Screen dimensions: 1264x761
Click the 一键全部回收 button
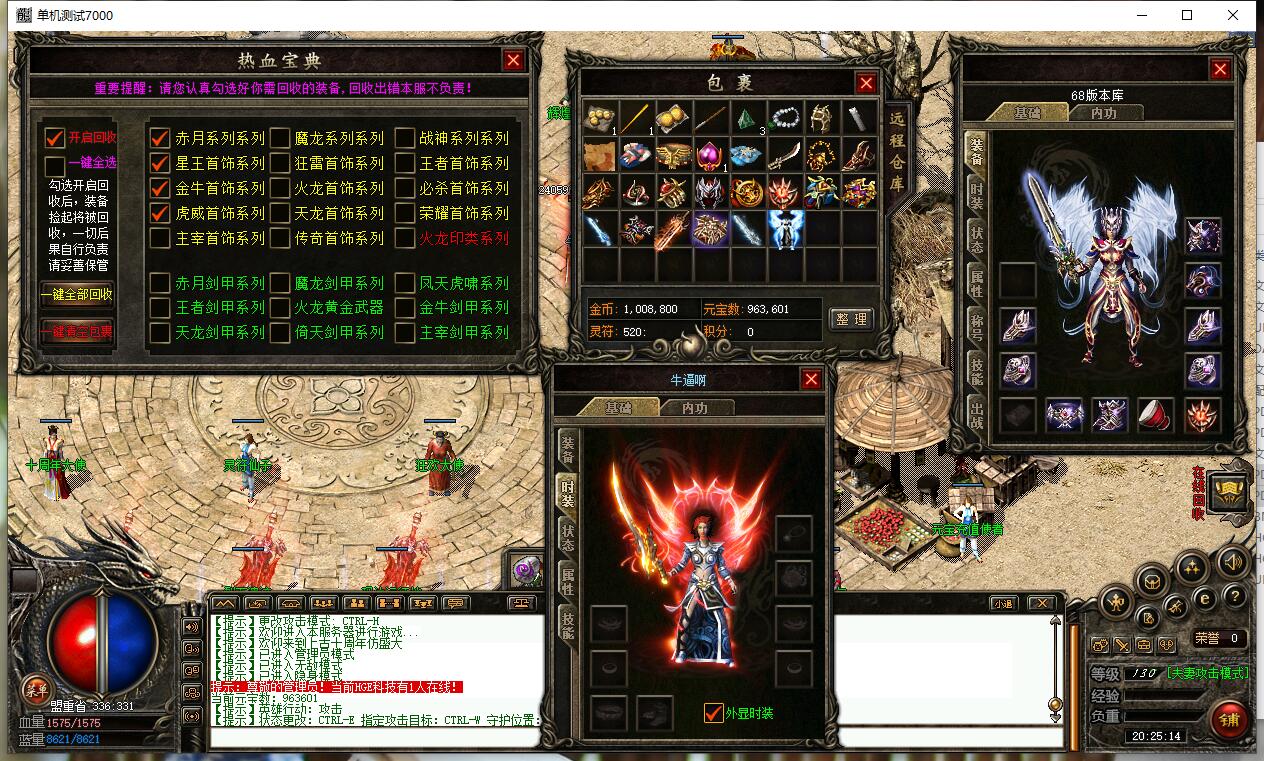point(76,295)
